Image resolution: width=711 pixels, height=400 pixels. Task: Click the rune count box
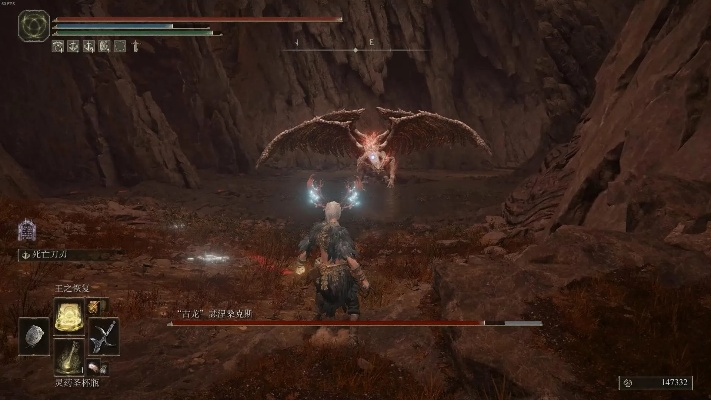click(x=655, y=382)
